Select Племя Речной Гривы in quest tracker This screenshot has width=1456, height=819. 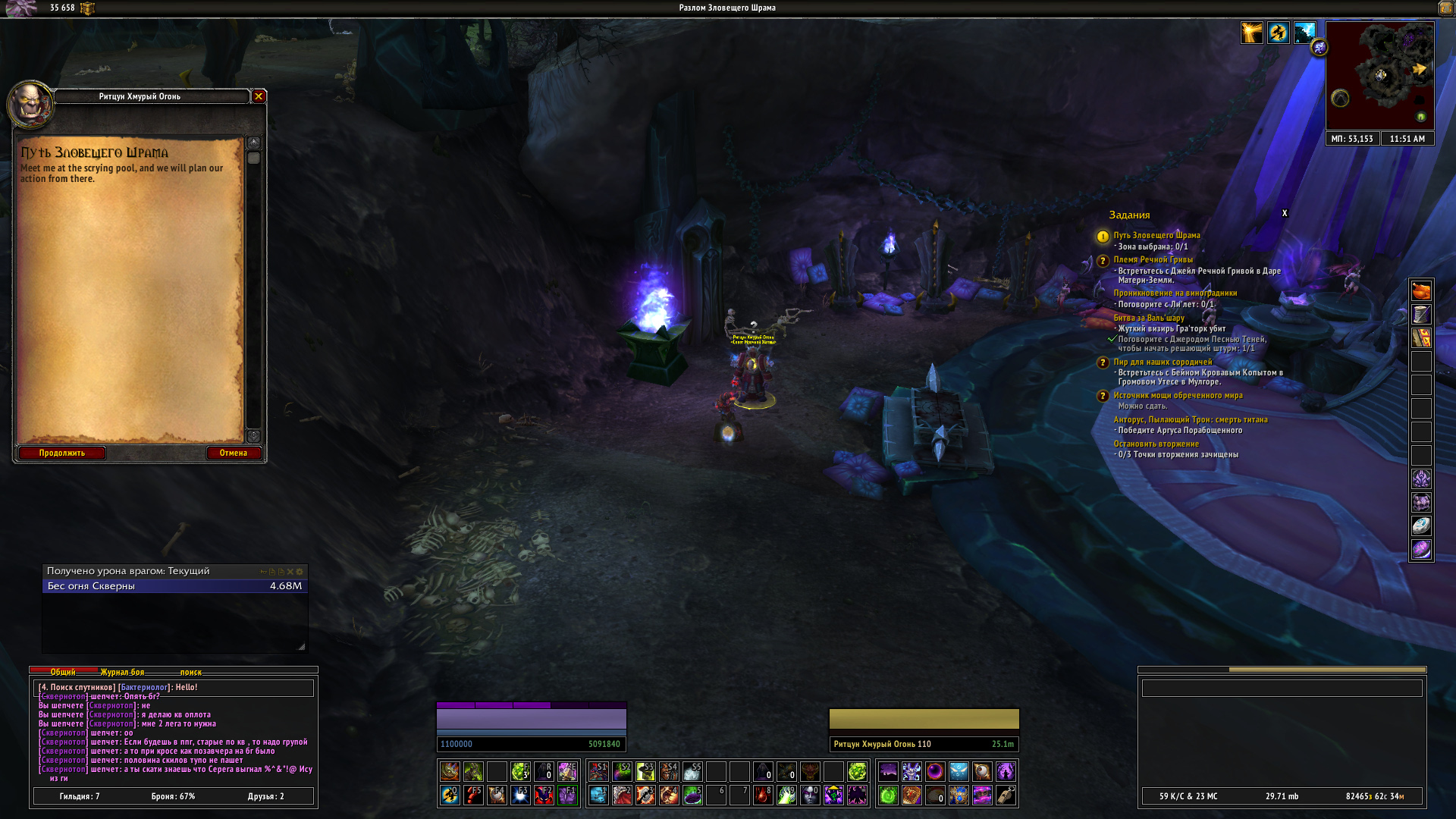(x=1153, y=259)
